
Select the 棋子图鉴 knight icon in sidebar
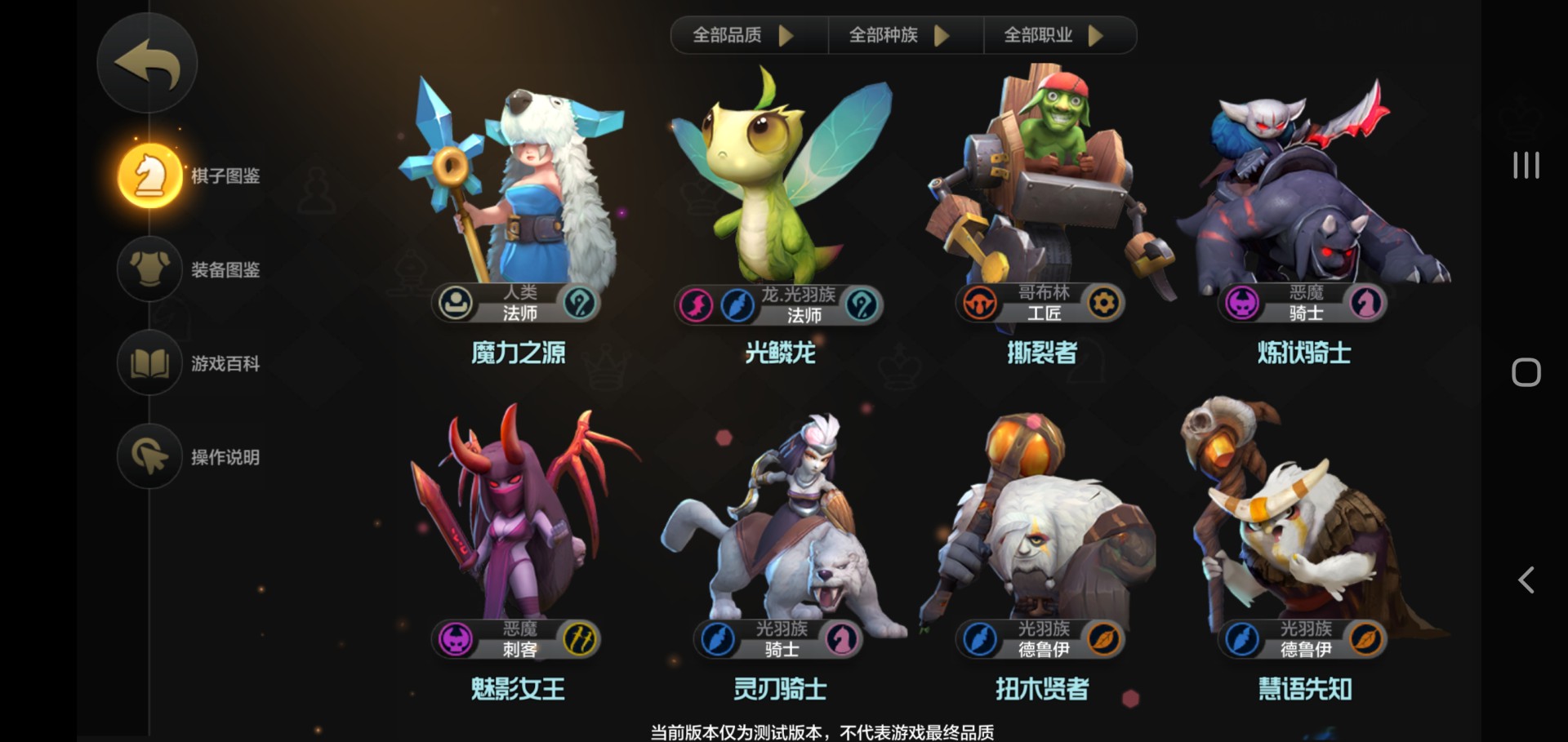[149, 173]
